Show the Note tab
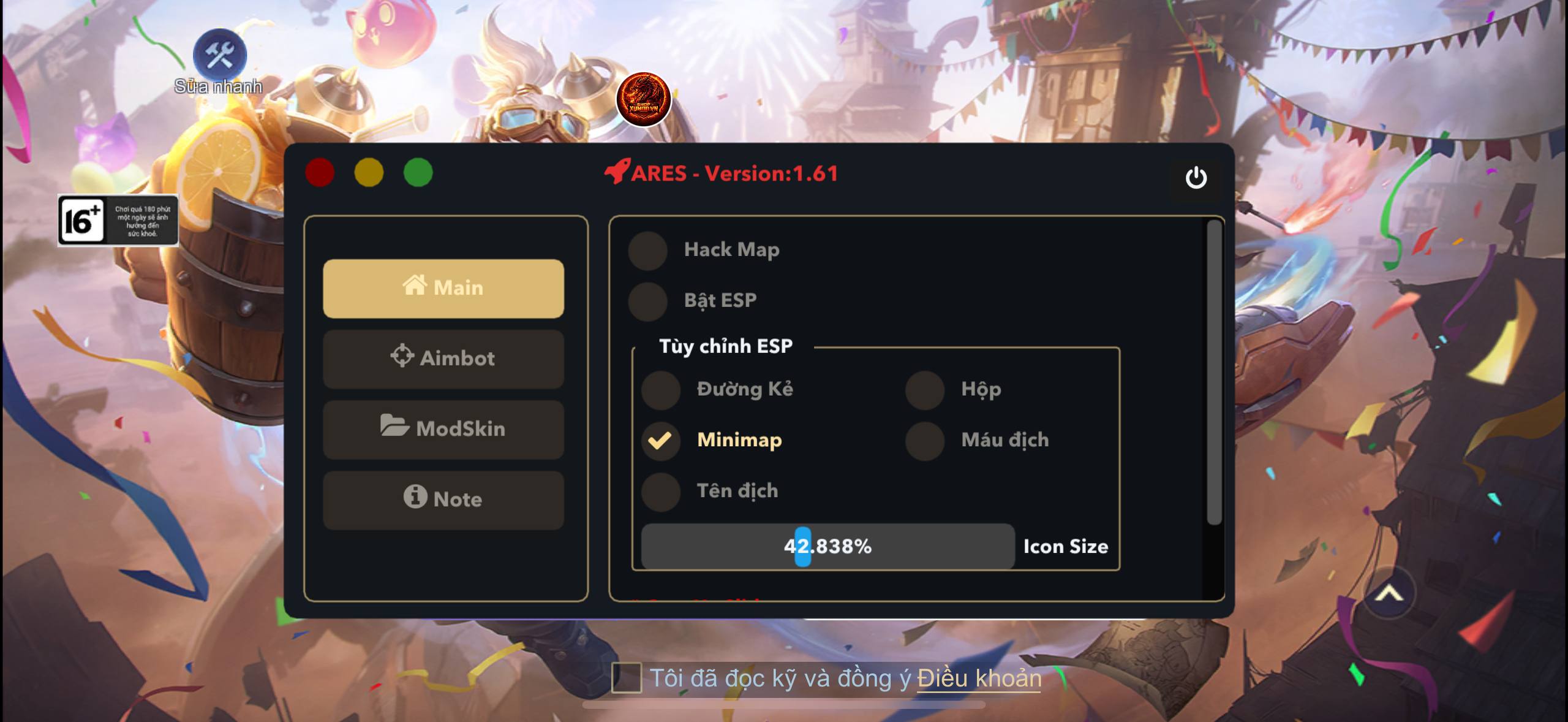 (x=443, y=500)
